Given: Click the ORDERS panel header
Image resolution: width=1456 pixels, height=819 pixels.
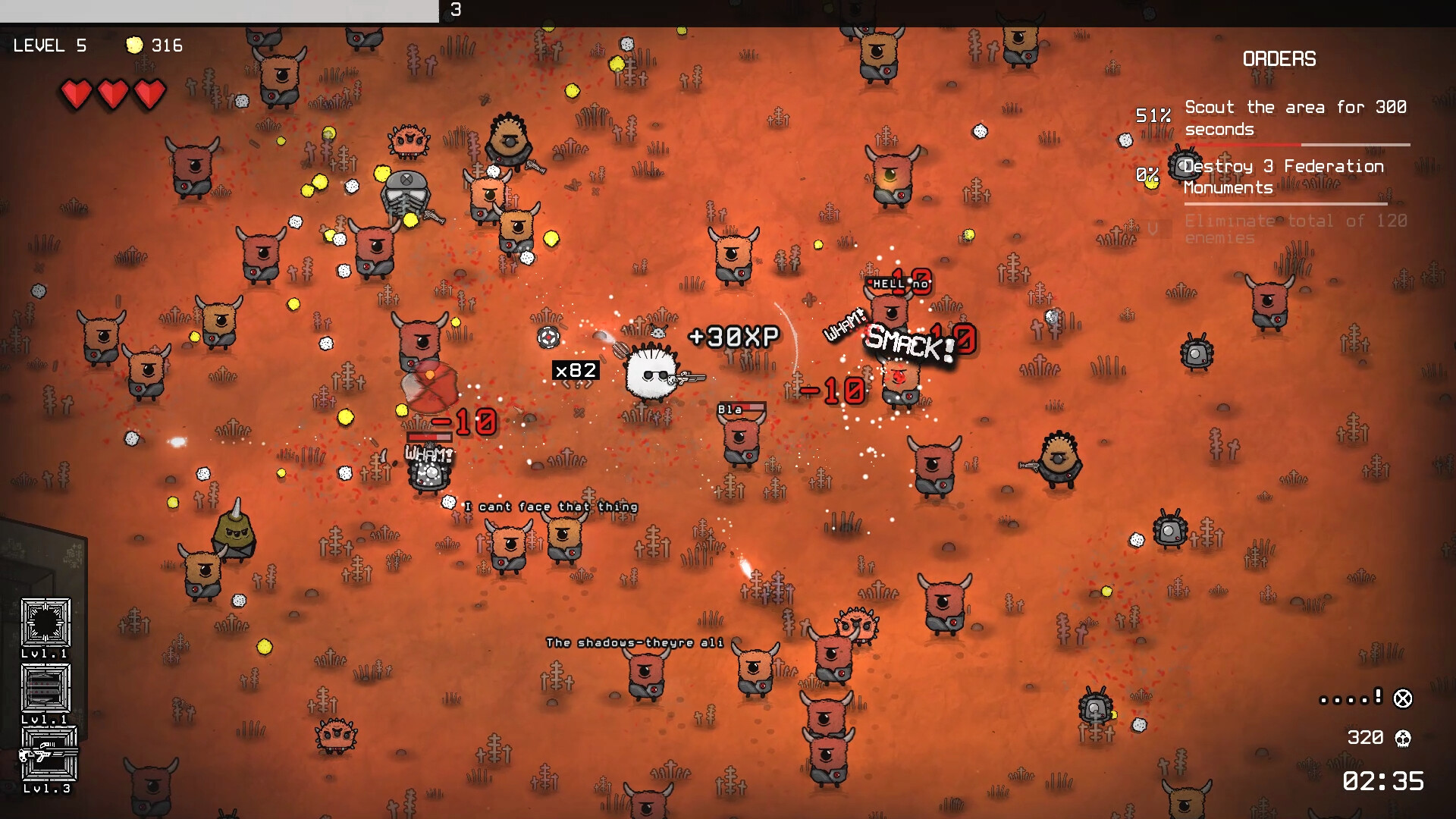Looking at the screenshot, I should (1279, 59).
